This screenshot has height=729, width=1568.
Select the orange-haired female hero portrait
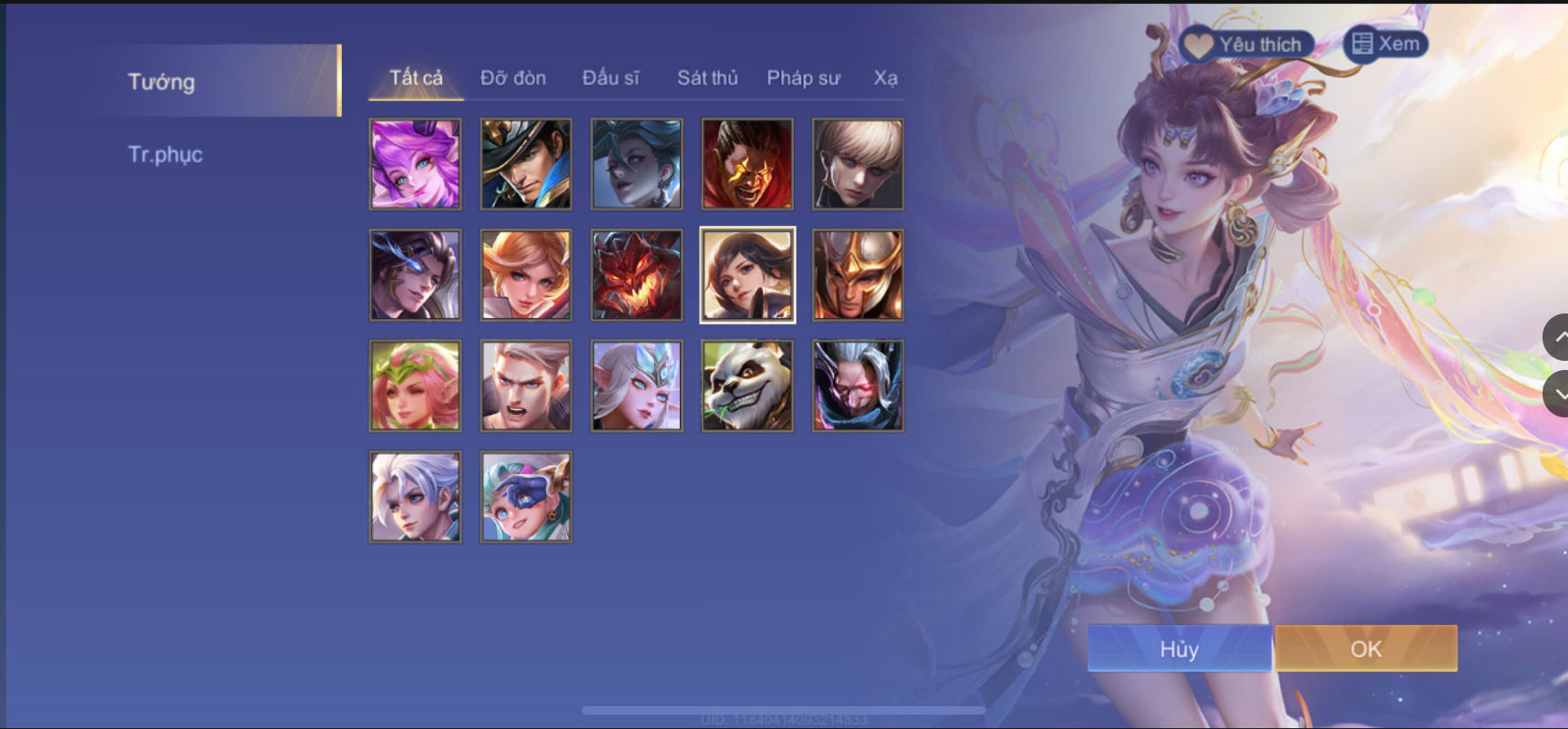527,275
